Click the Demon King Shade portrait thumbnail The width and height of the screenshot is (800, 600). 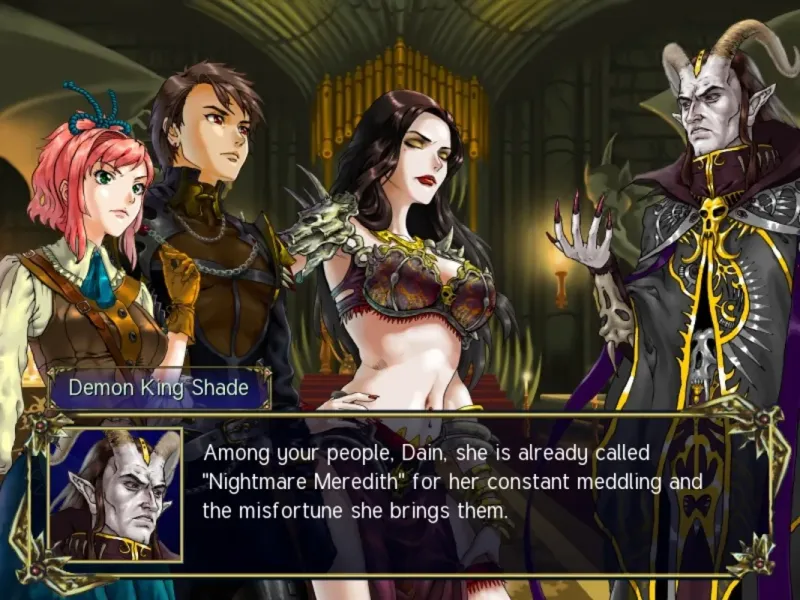point(115,494)
